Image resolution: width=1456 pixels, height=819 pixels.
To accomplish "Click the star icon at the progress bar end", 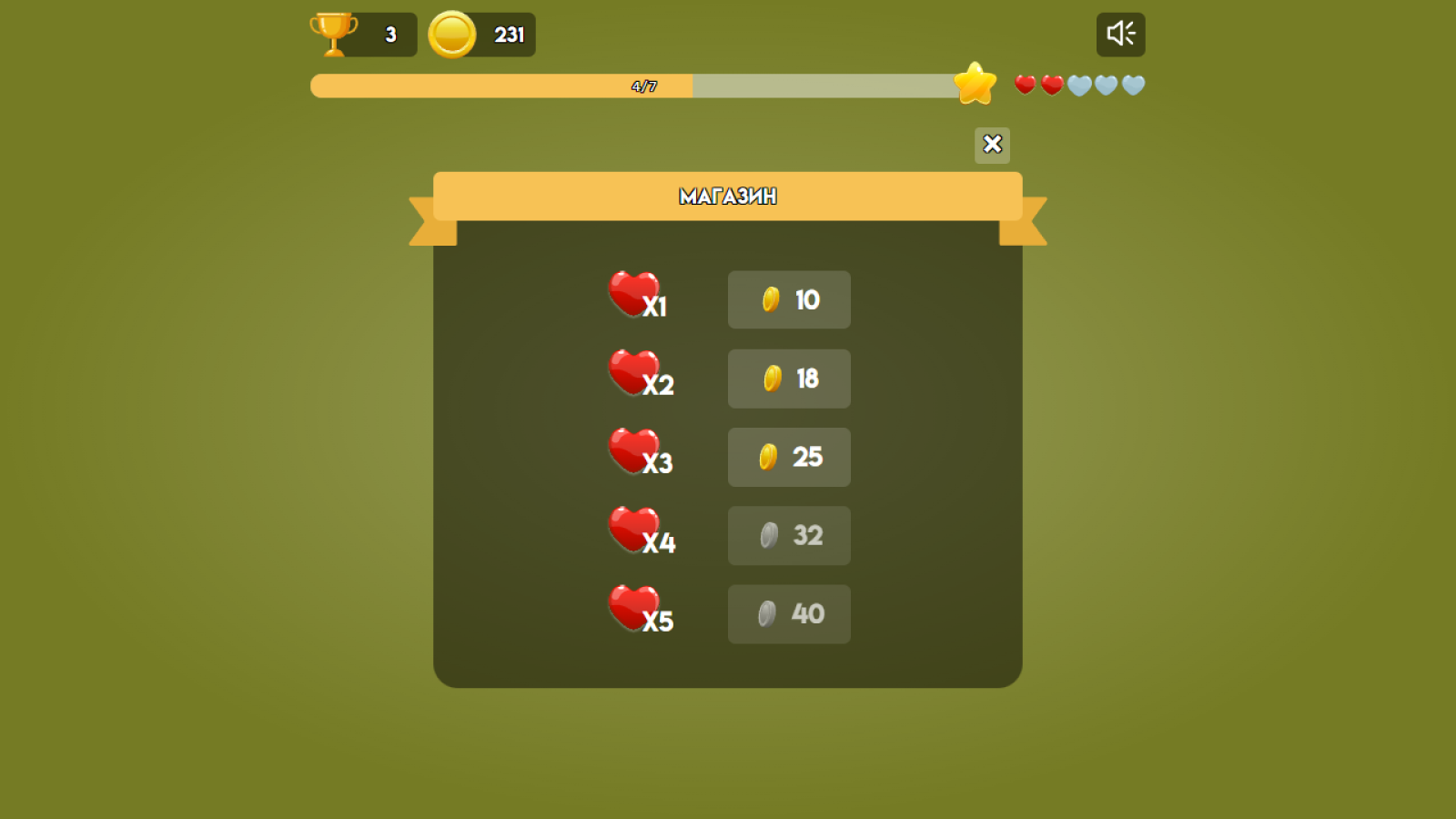I will coord(976,85).
